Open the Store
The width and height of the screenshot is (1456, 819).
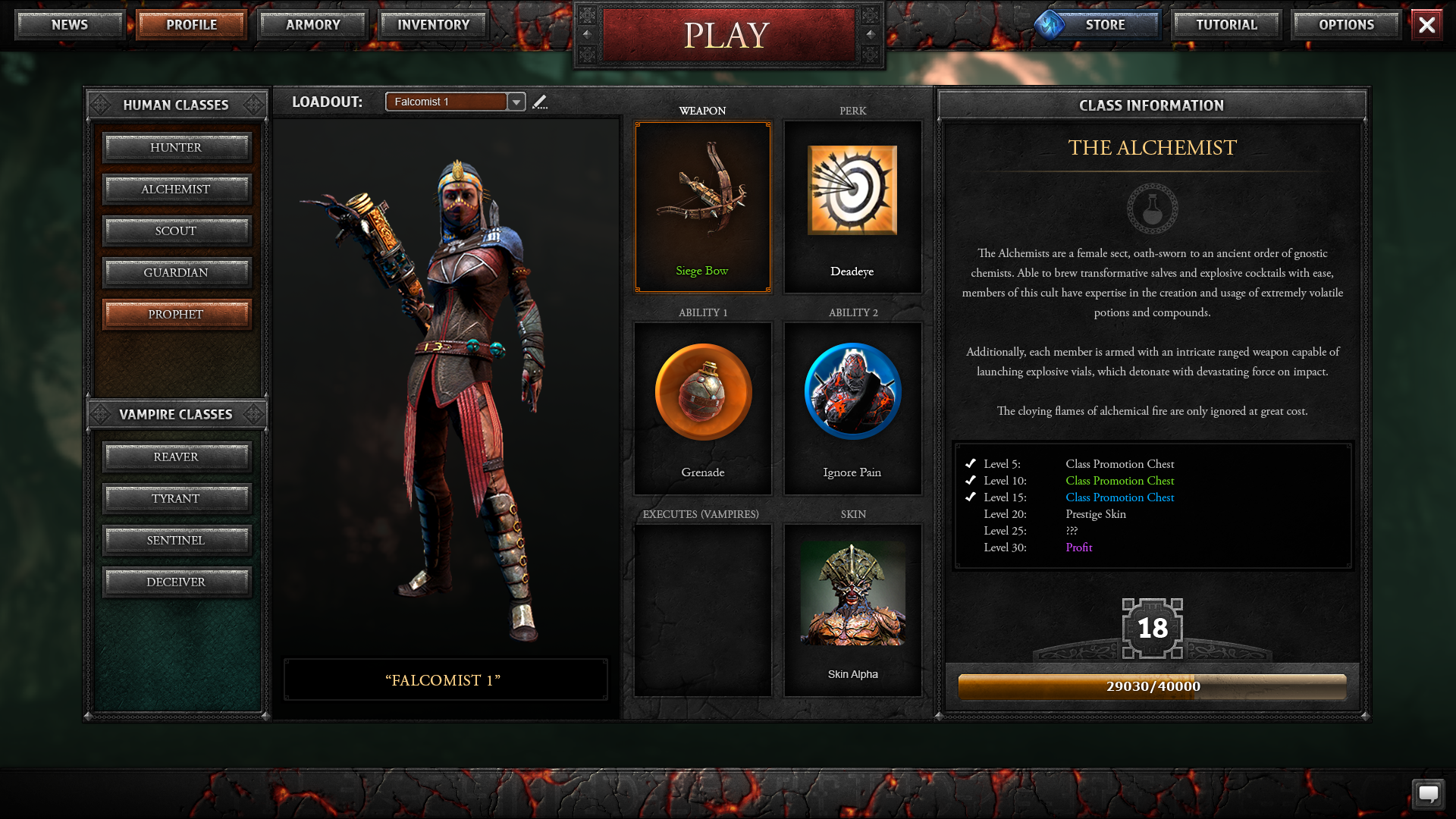click(1104, 25)
